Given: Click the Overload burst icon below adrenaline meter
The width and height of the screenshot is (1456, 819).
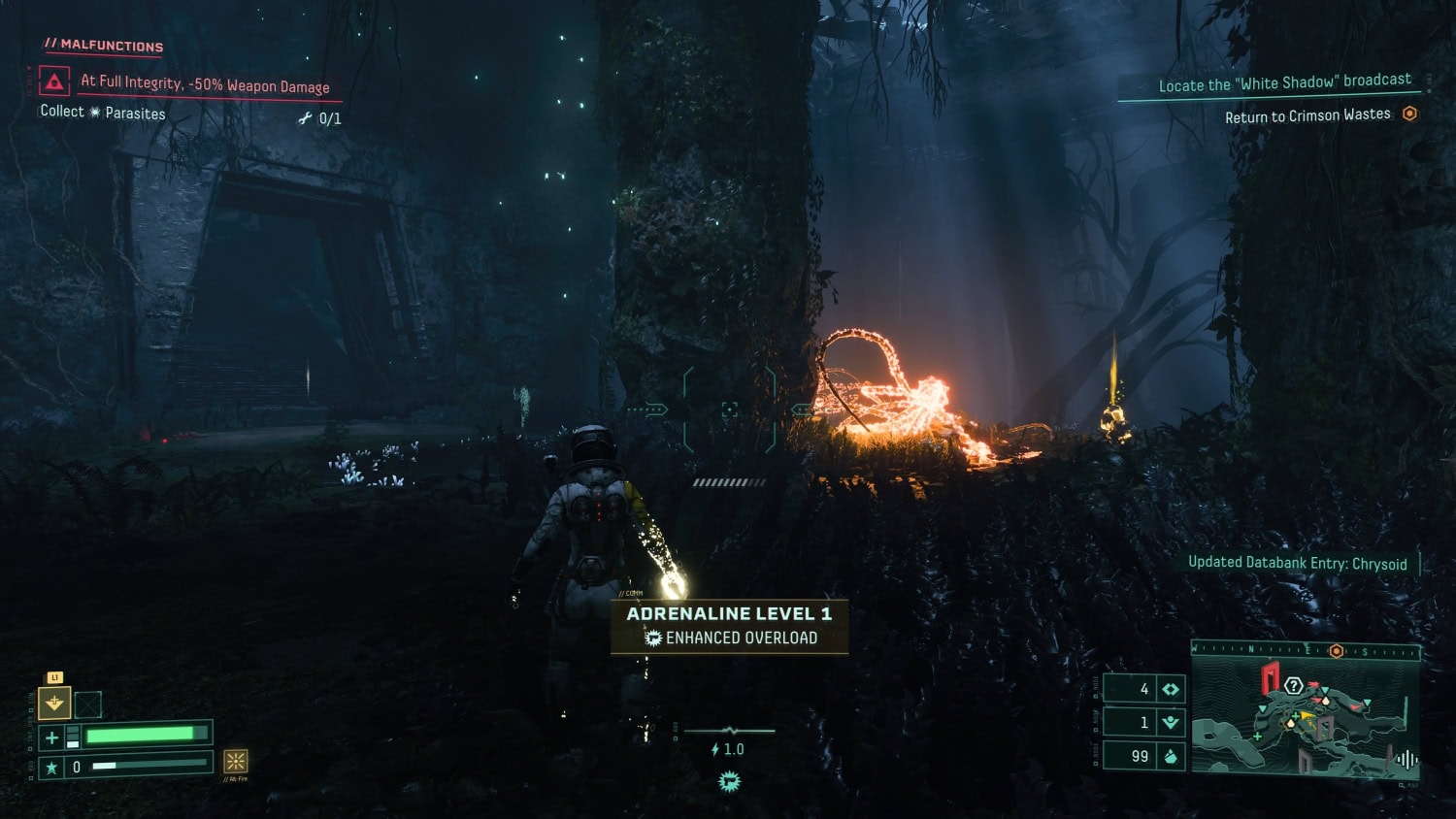Looking at the screenshot, I should click(730, 781).
